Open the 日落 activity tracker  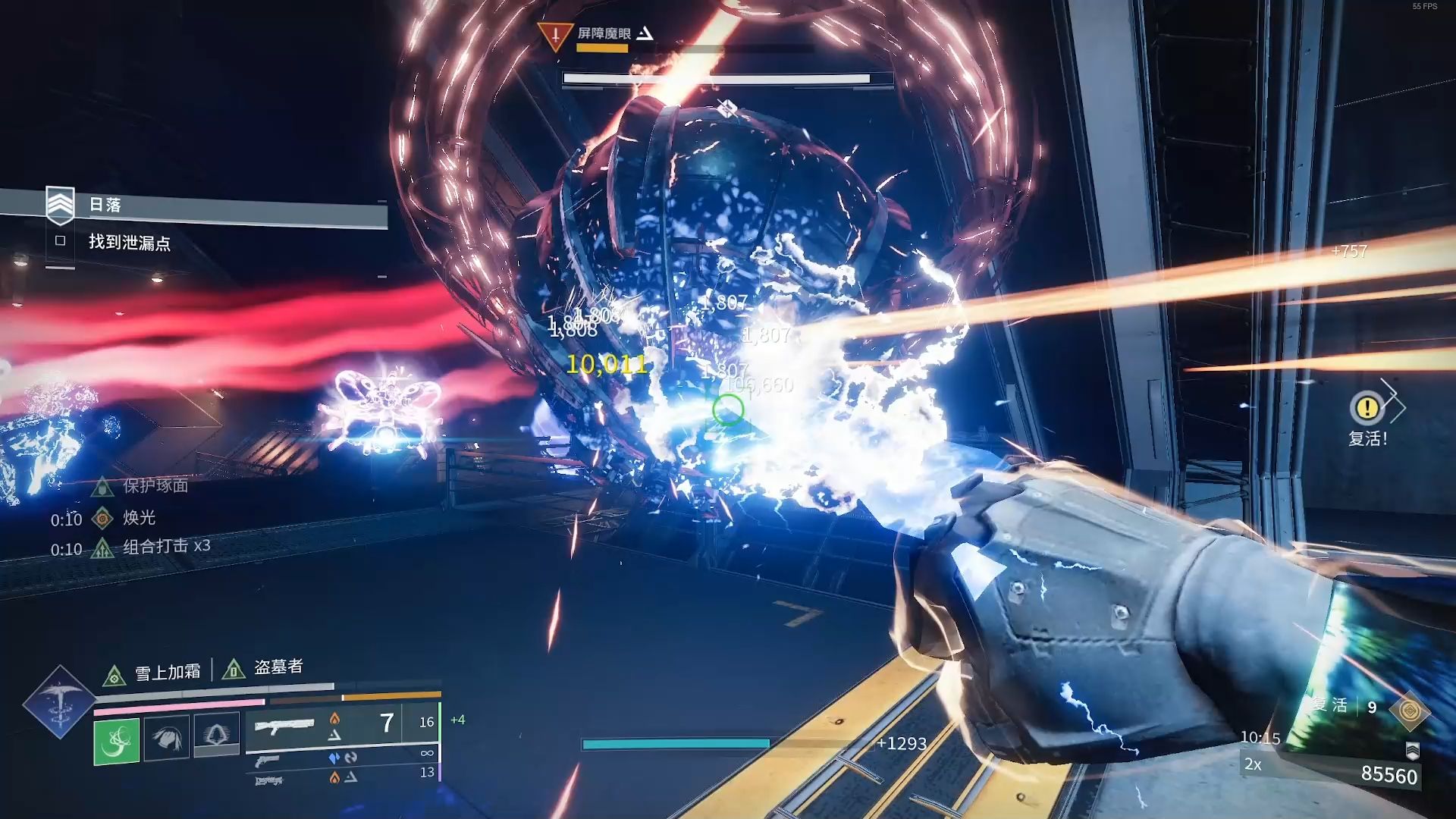coord(60,205)
